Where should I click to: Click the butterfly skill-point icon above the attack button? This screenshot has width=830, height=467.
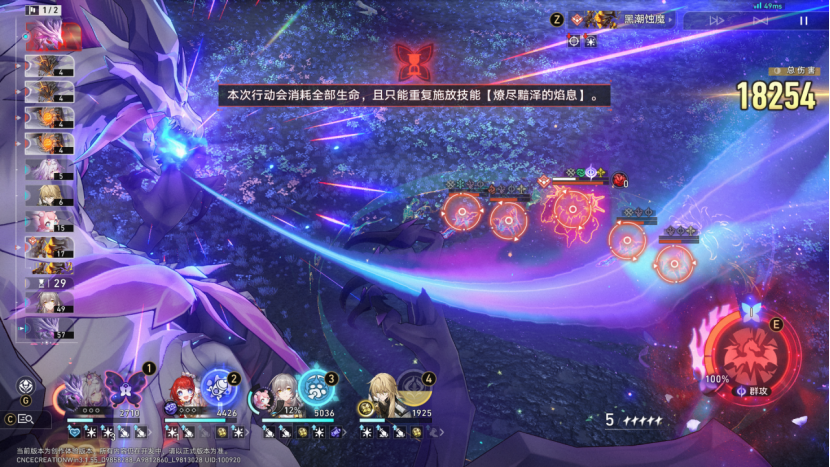coord(750,310)
